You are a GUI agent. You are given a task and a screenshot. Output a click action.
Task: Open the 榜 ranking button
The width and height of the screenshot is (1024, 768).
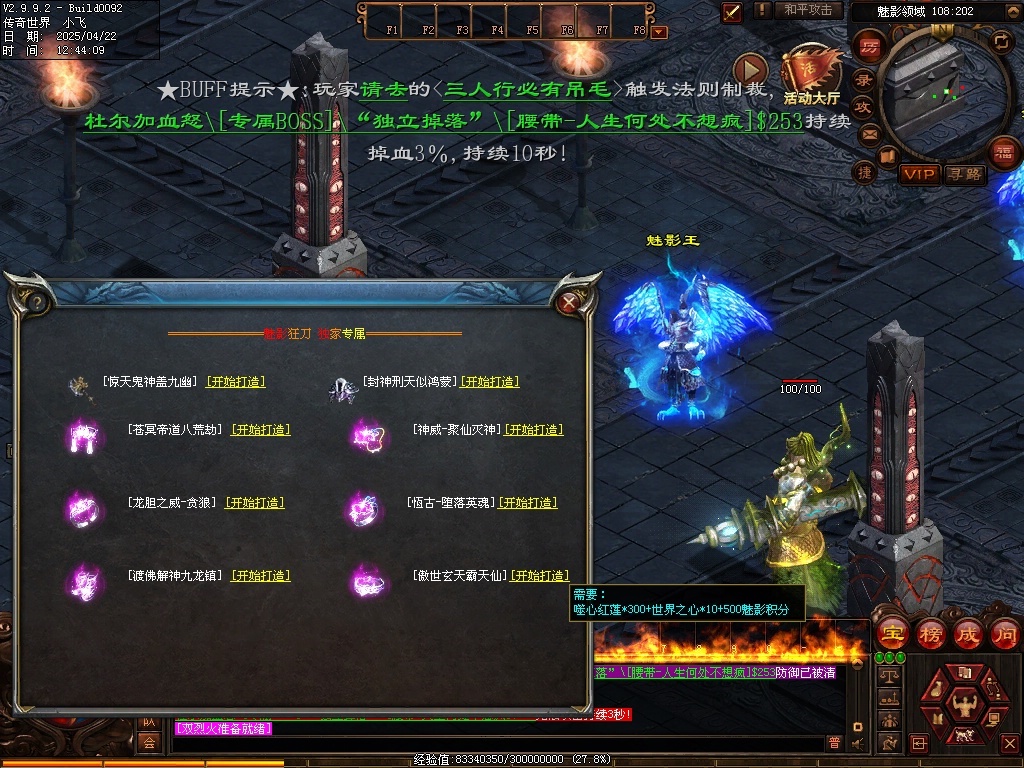click(x=931, y=634)
